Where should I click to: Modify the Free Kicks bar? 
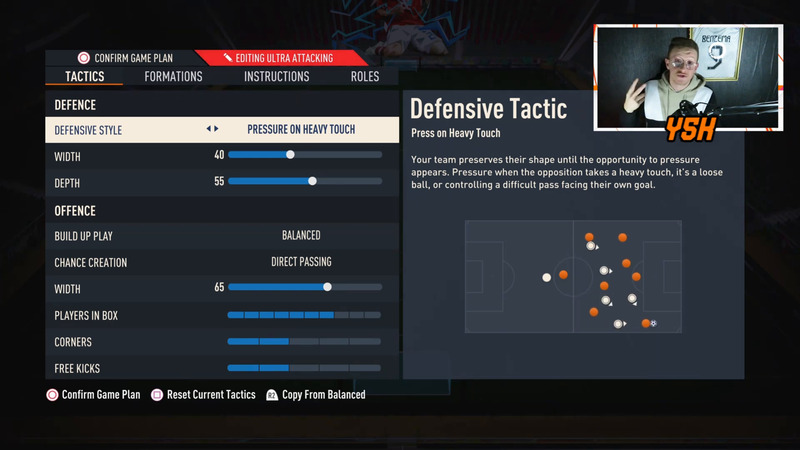point(304,368)
